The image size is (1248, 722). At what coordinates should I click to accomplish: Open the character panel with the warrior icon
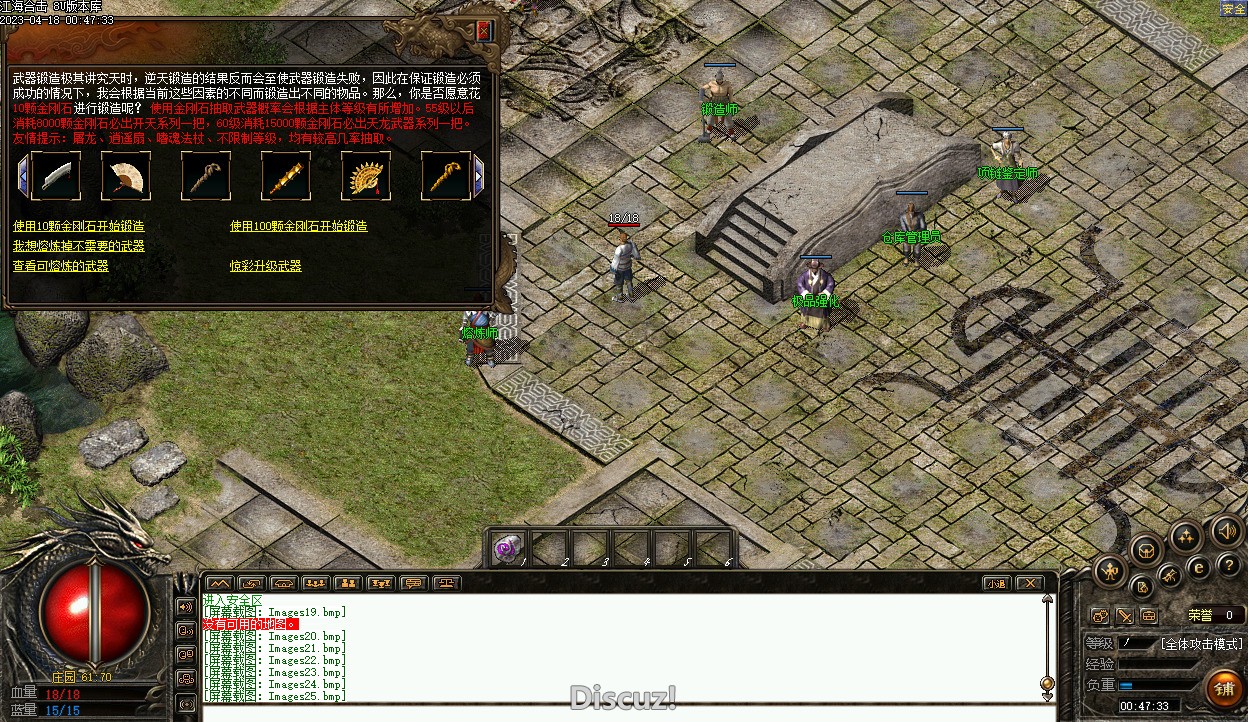click(x=1110, y=572)
